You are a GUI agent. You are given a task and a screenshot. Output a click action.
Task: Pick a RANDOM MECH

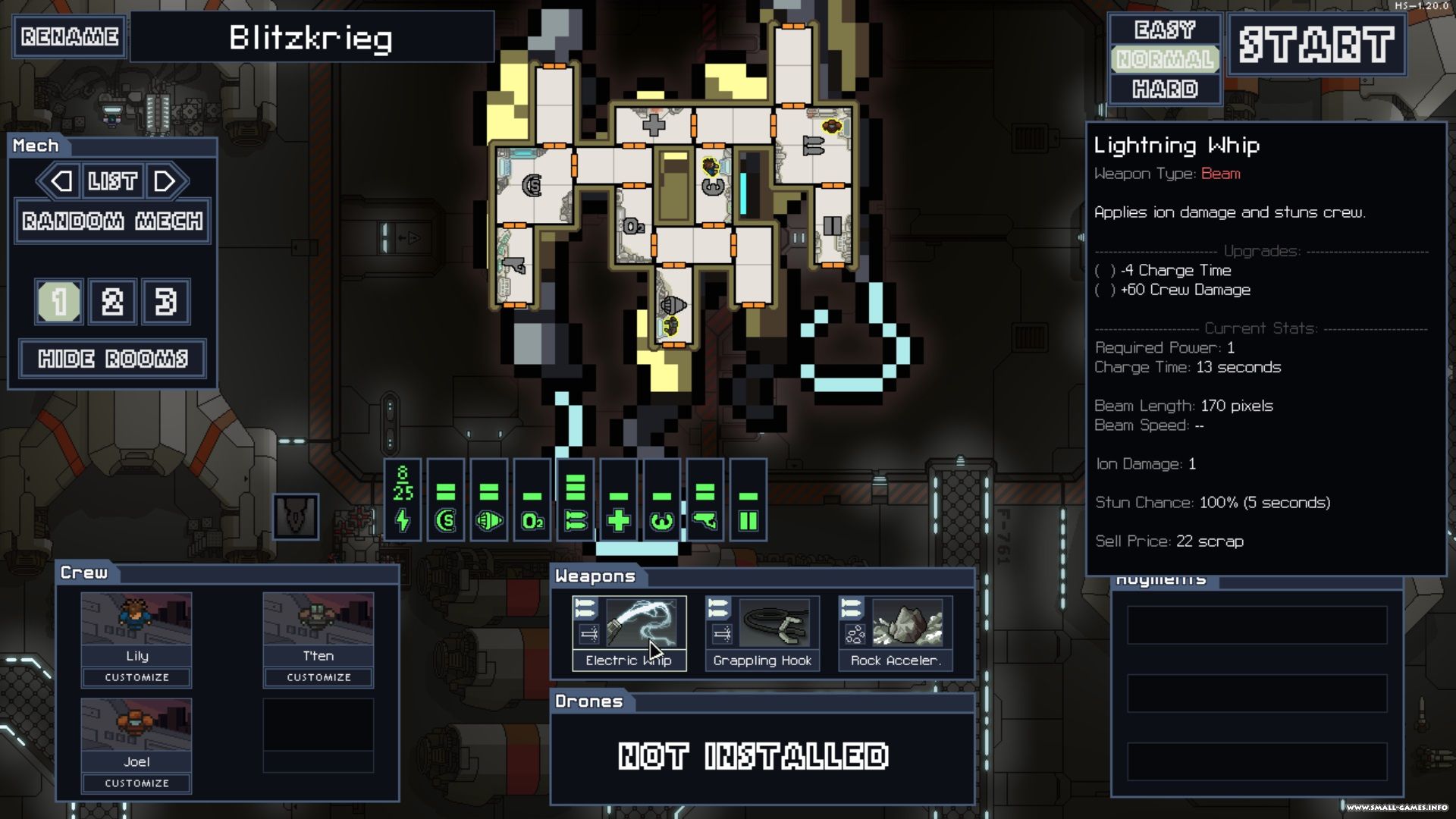(x=112, y=221)
